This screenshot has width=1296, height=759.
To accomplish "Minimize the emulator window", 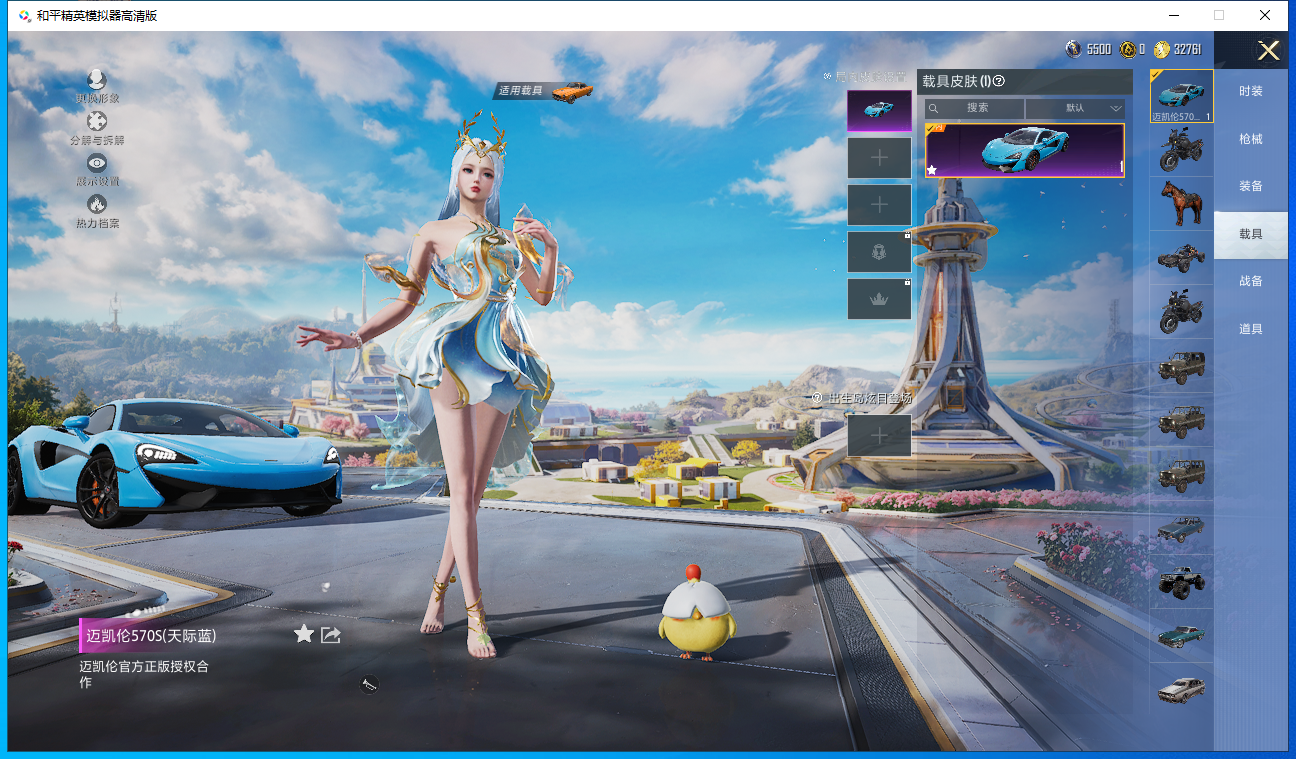I will [x=1173, y=15].
